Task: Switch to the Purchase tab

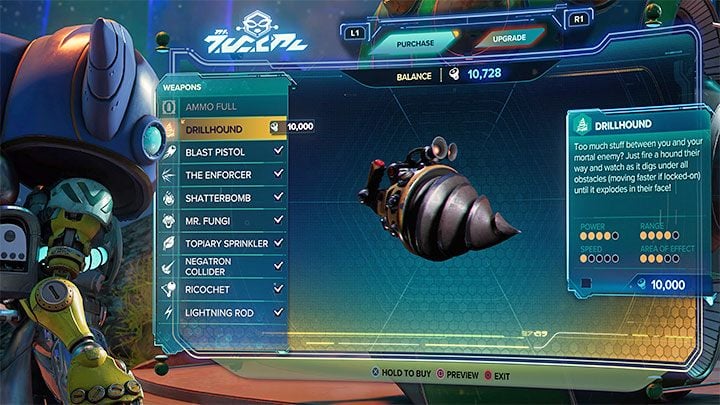Action: pos(415,42)
